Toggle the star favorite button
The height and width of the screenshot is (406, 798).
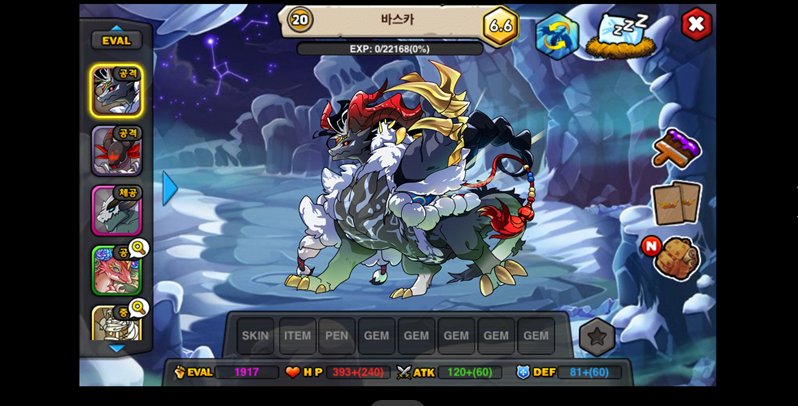[597, 337]
